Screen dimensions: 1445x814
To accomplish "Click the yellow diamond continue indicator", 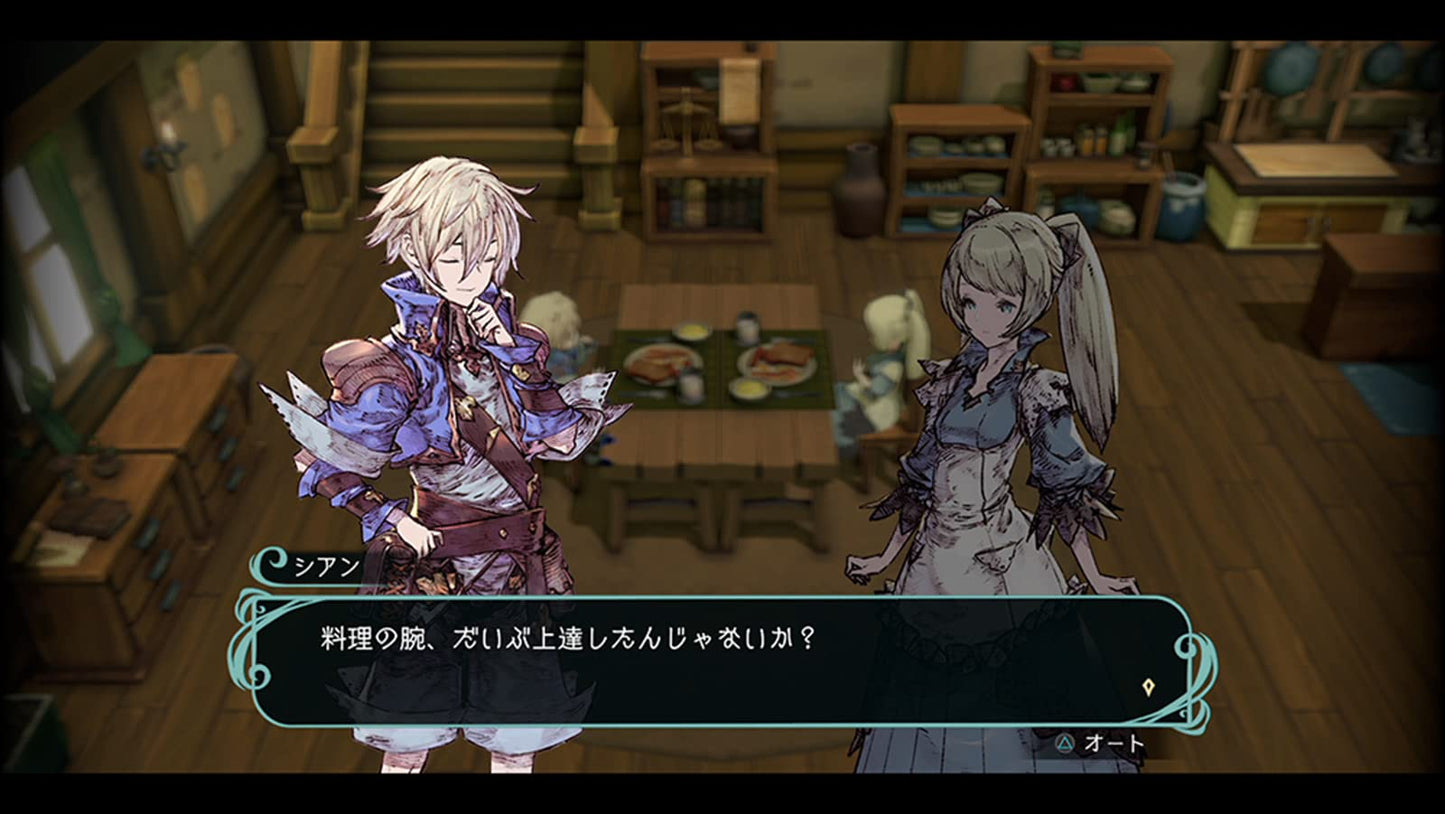I will point(1150,687).
